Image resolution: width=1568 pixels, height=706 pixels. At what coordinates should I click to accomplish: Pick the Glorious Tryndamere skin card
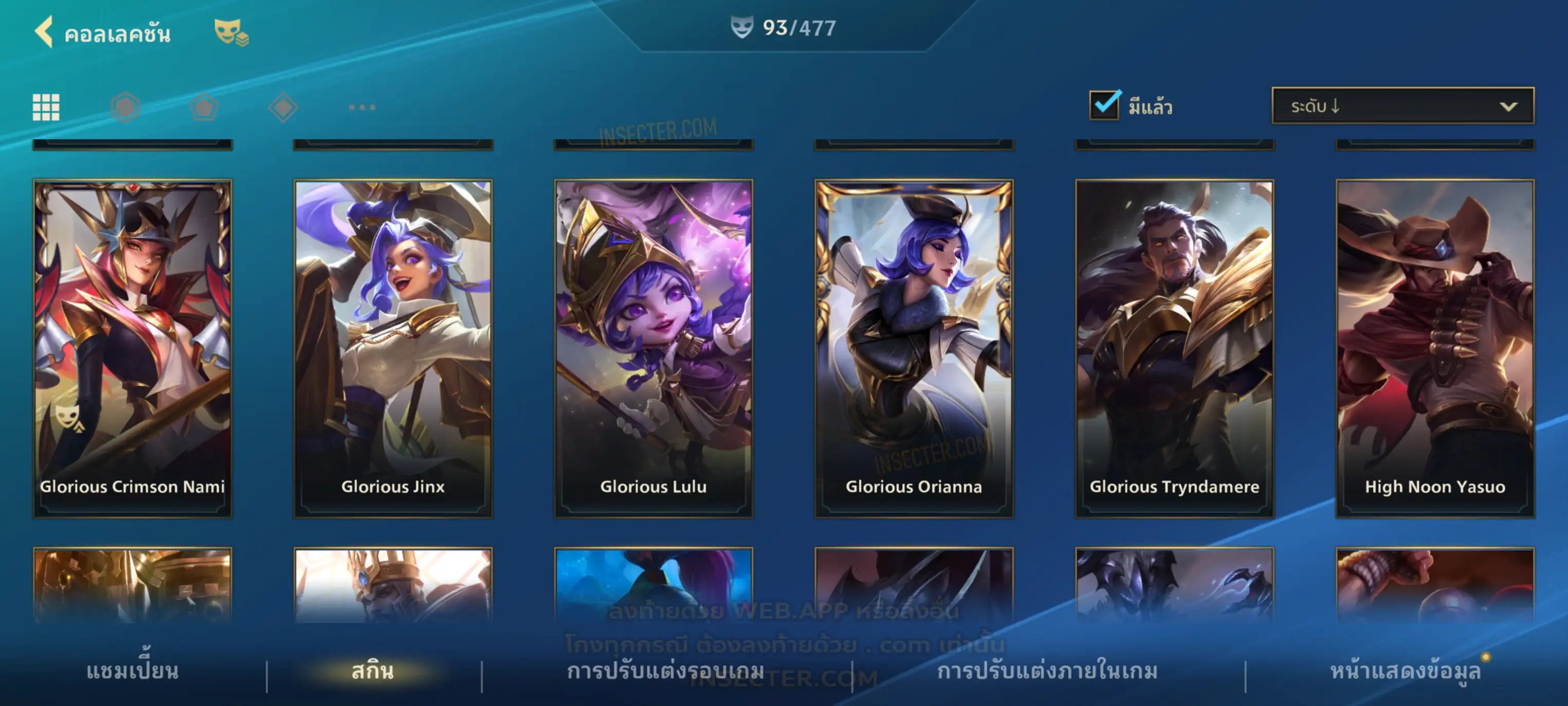pos(1174,348)
